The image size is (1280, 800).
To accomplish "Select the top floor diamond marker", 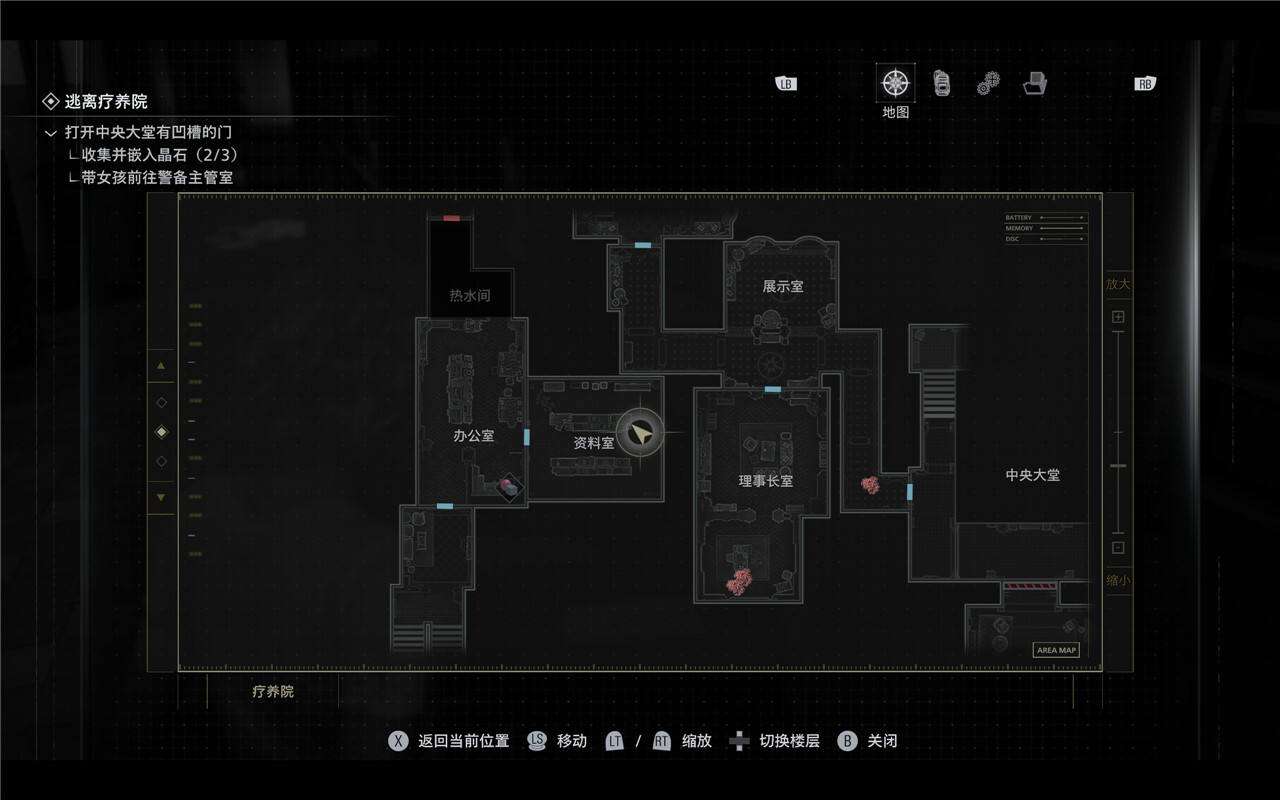I will 162,402.
